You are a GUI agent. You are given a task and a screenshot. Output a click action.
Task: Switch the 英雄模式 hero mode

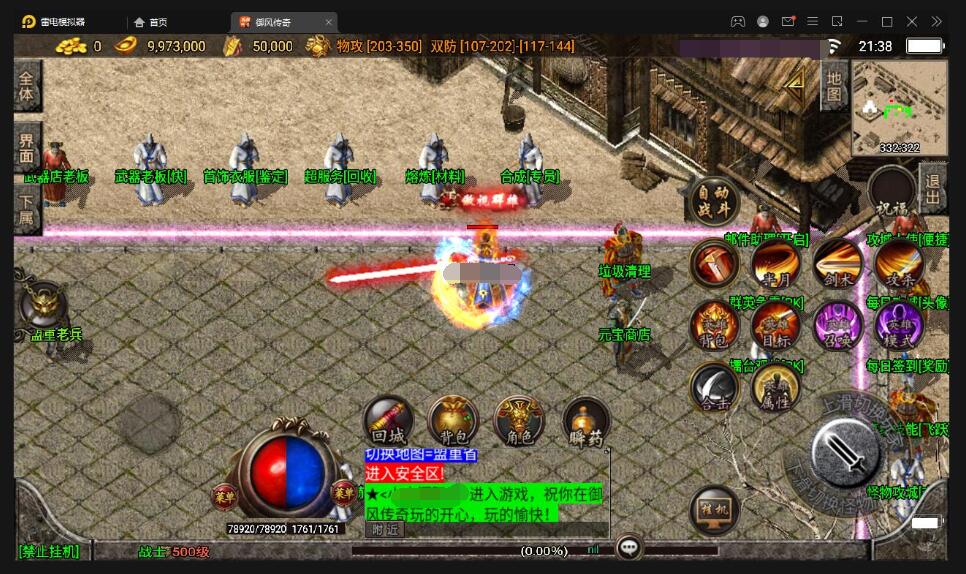[898, 324]
